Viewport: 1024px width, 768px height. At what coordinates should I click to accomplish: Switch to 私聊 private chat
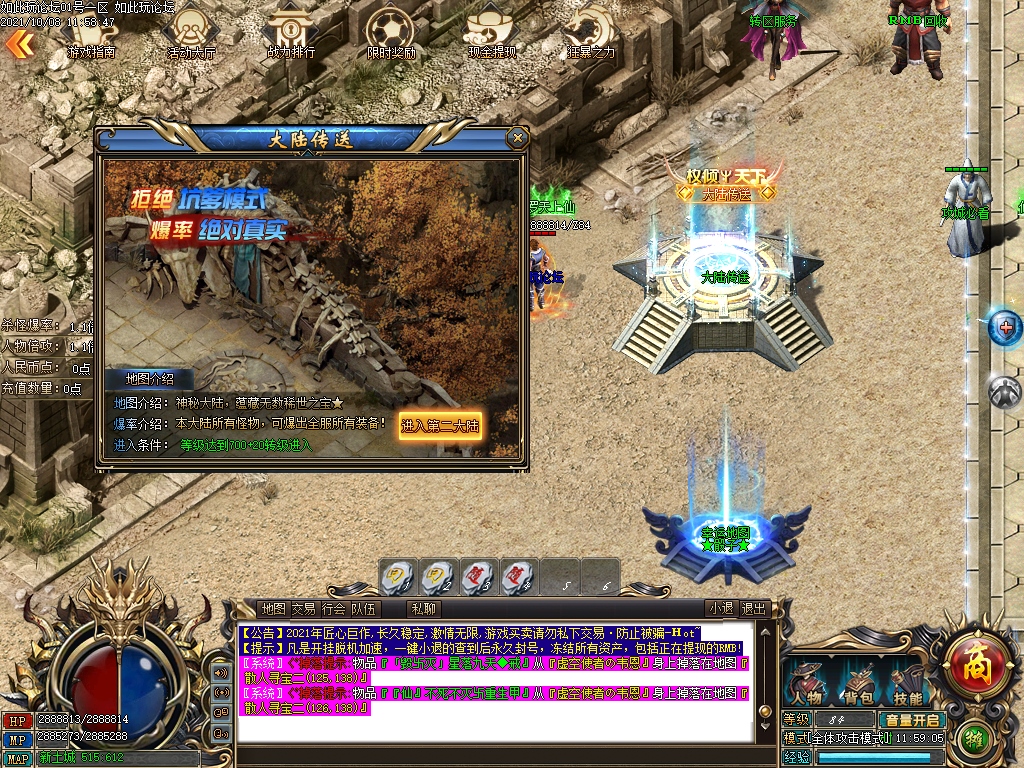424,608
